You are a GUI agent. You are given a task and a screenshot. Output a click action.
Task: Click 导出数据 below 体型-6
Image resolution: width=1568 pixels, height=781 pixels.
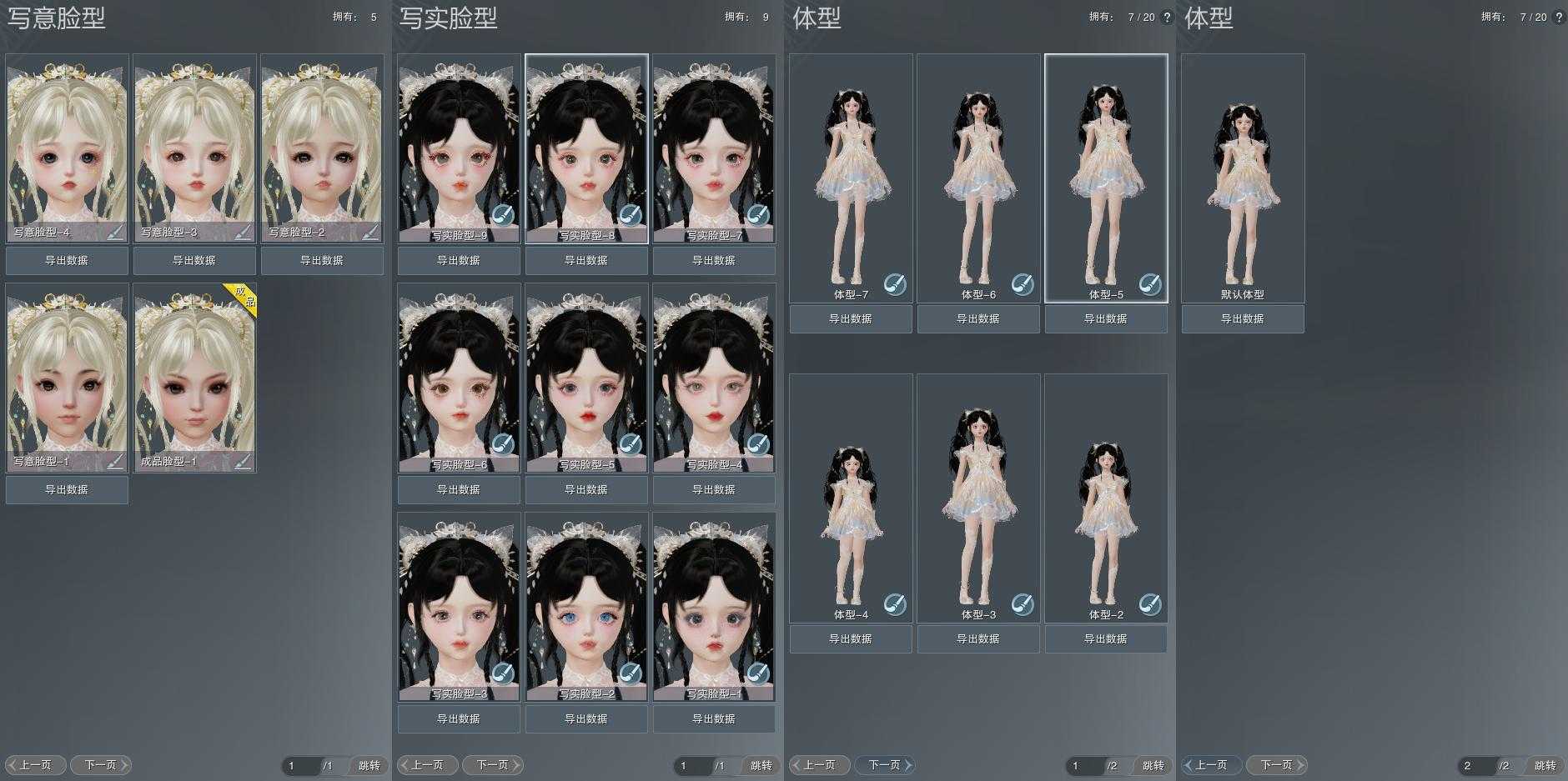point(978,319)
